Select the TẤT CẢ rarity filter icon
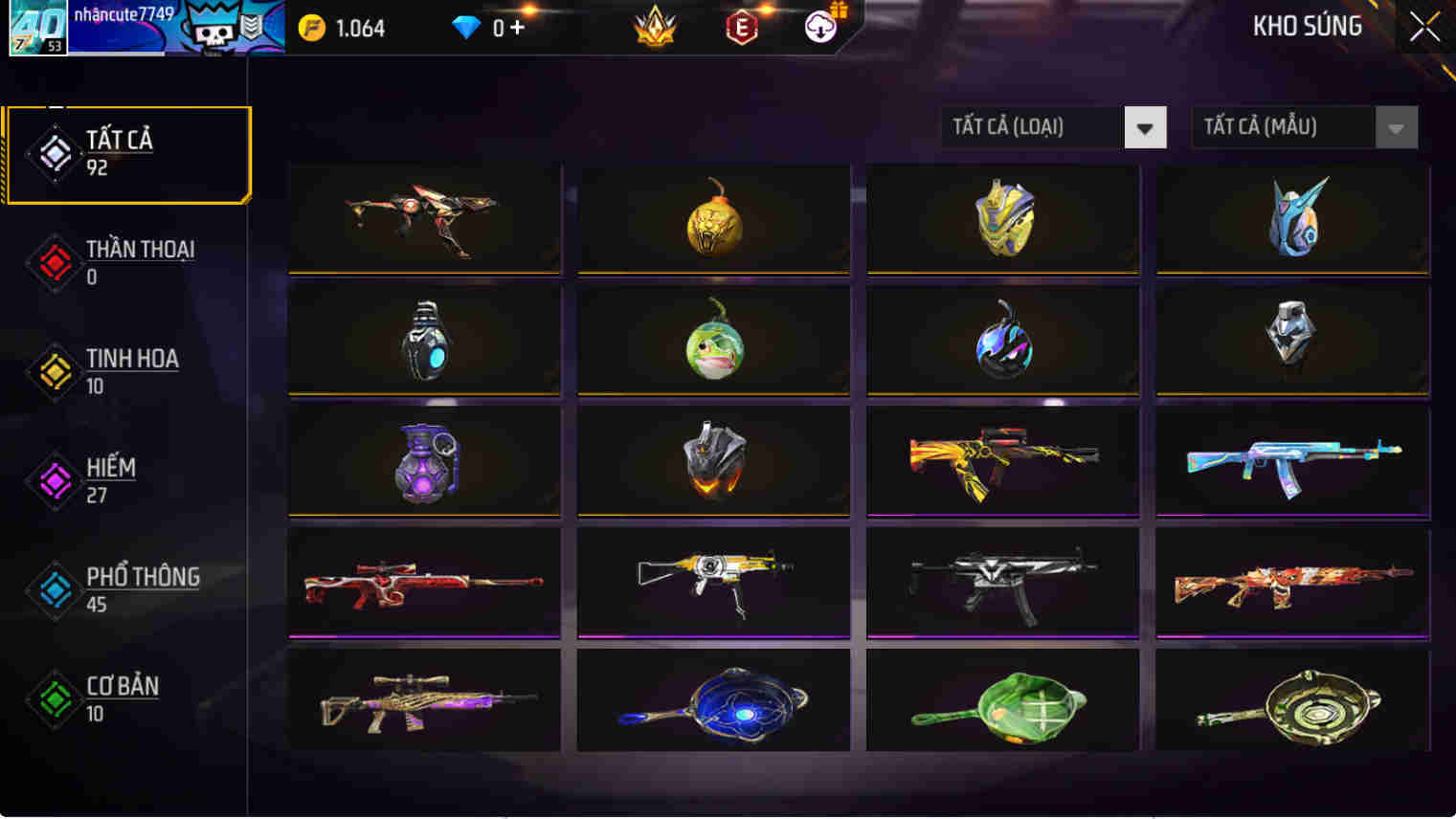The width and height of the screenshot is (1456, 819). pos(55,153)
